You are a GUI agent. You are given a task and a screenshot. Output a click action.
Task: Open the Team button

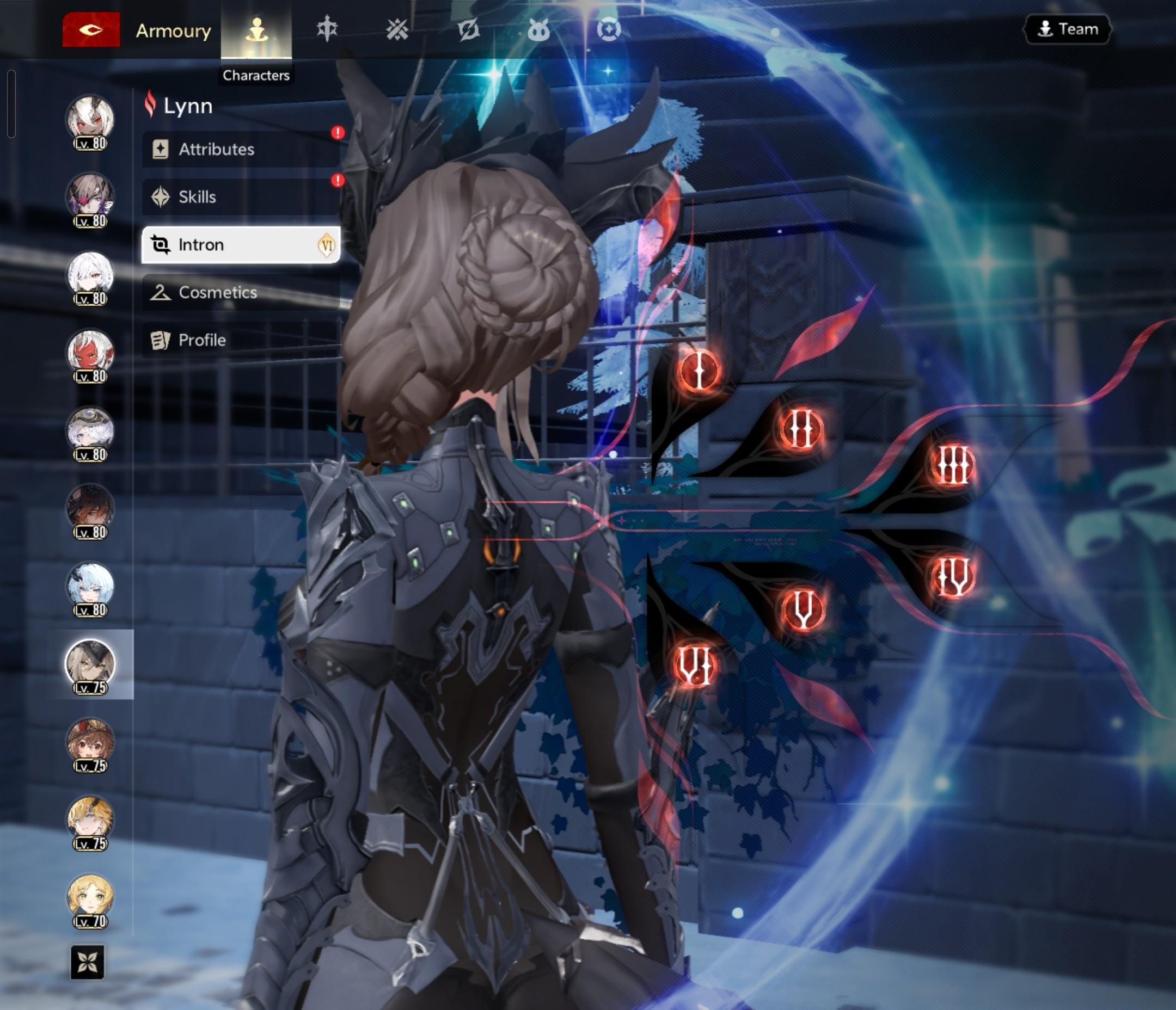pos(1067,29)
